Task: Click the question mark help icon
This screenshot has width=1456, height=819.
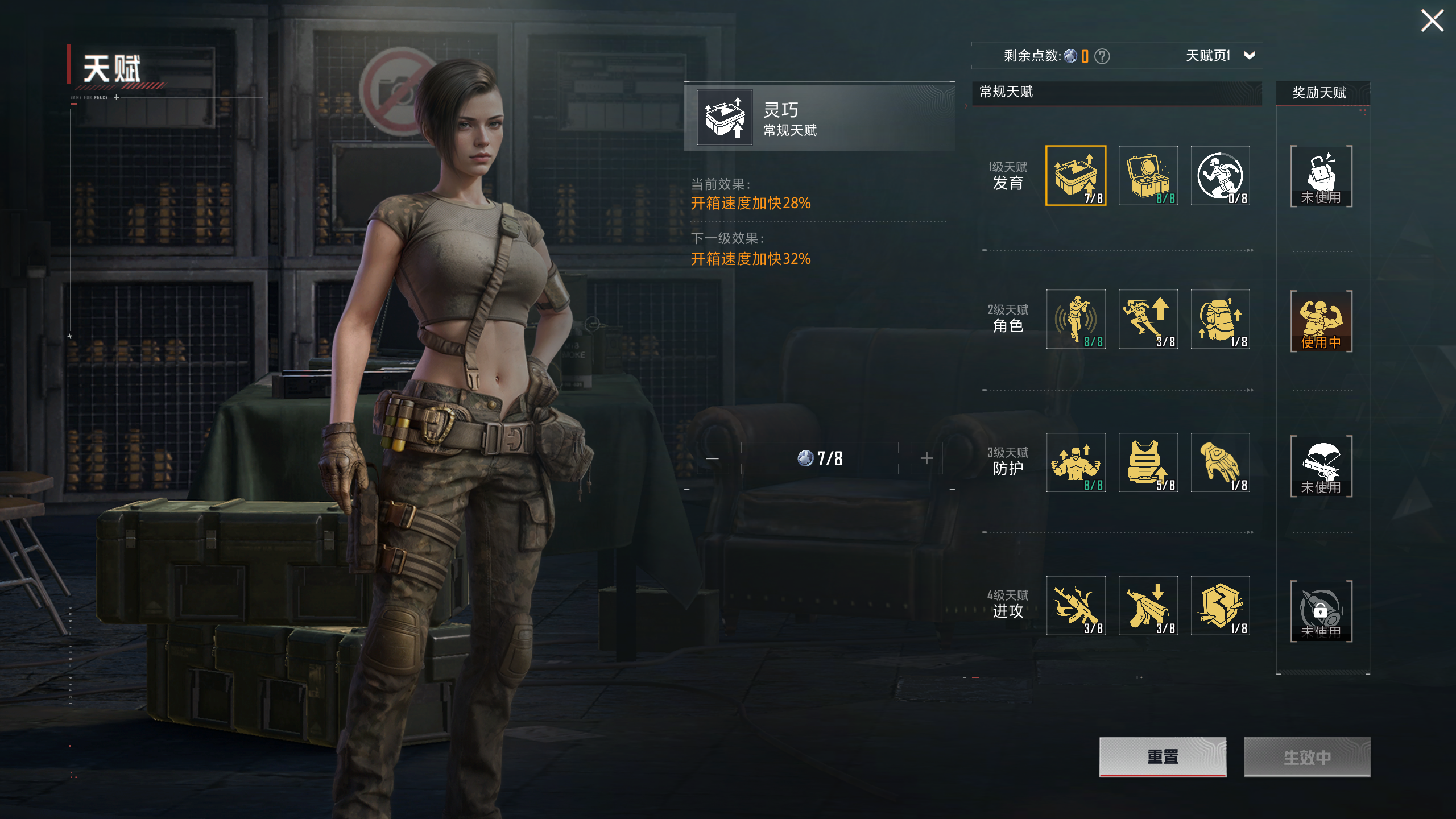Action: tap(1102, 56)
